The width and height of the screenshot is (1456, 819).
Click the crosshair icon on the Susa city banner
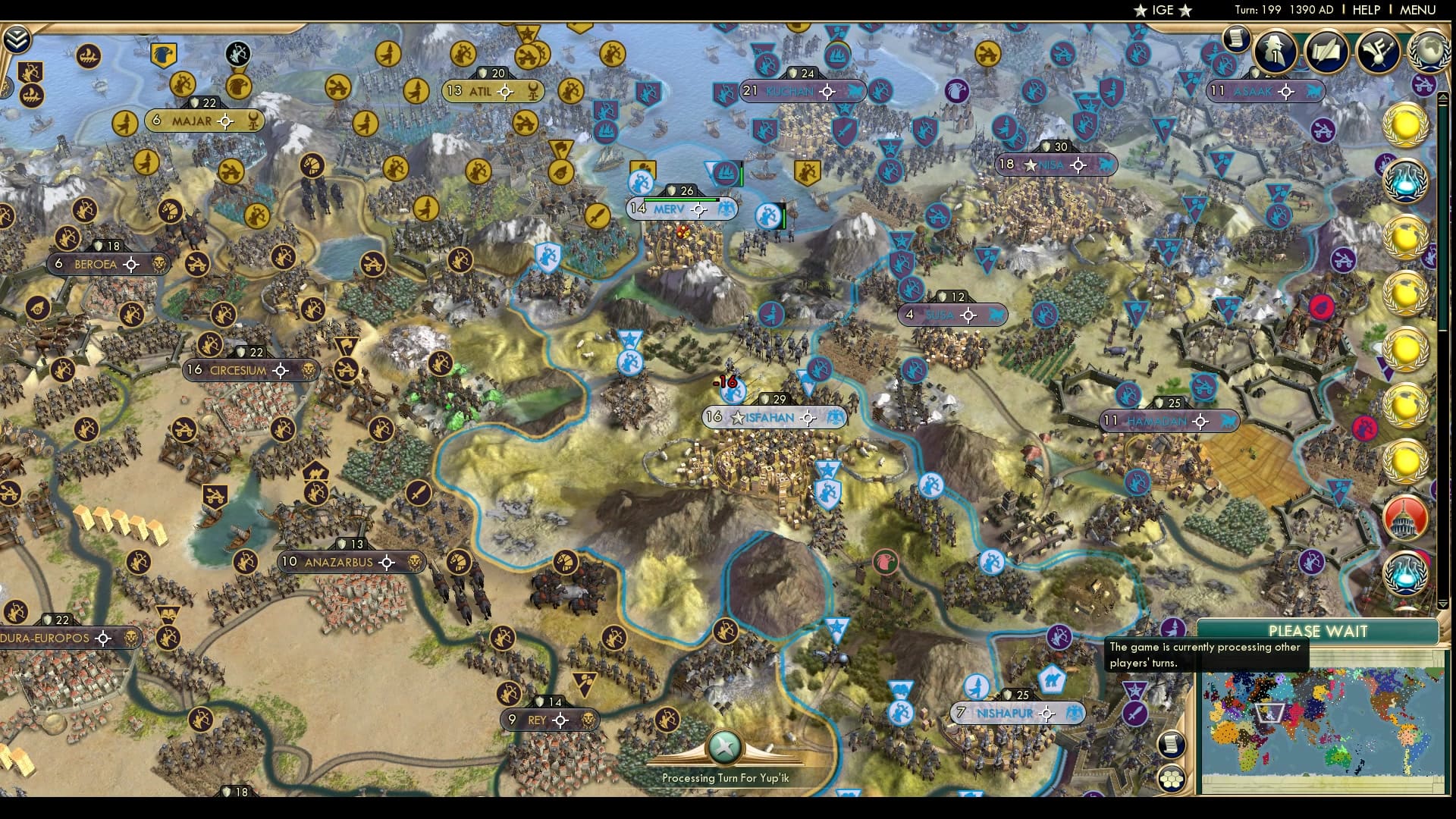[x=968, y=314]
